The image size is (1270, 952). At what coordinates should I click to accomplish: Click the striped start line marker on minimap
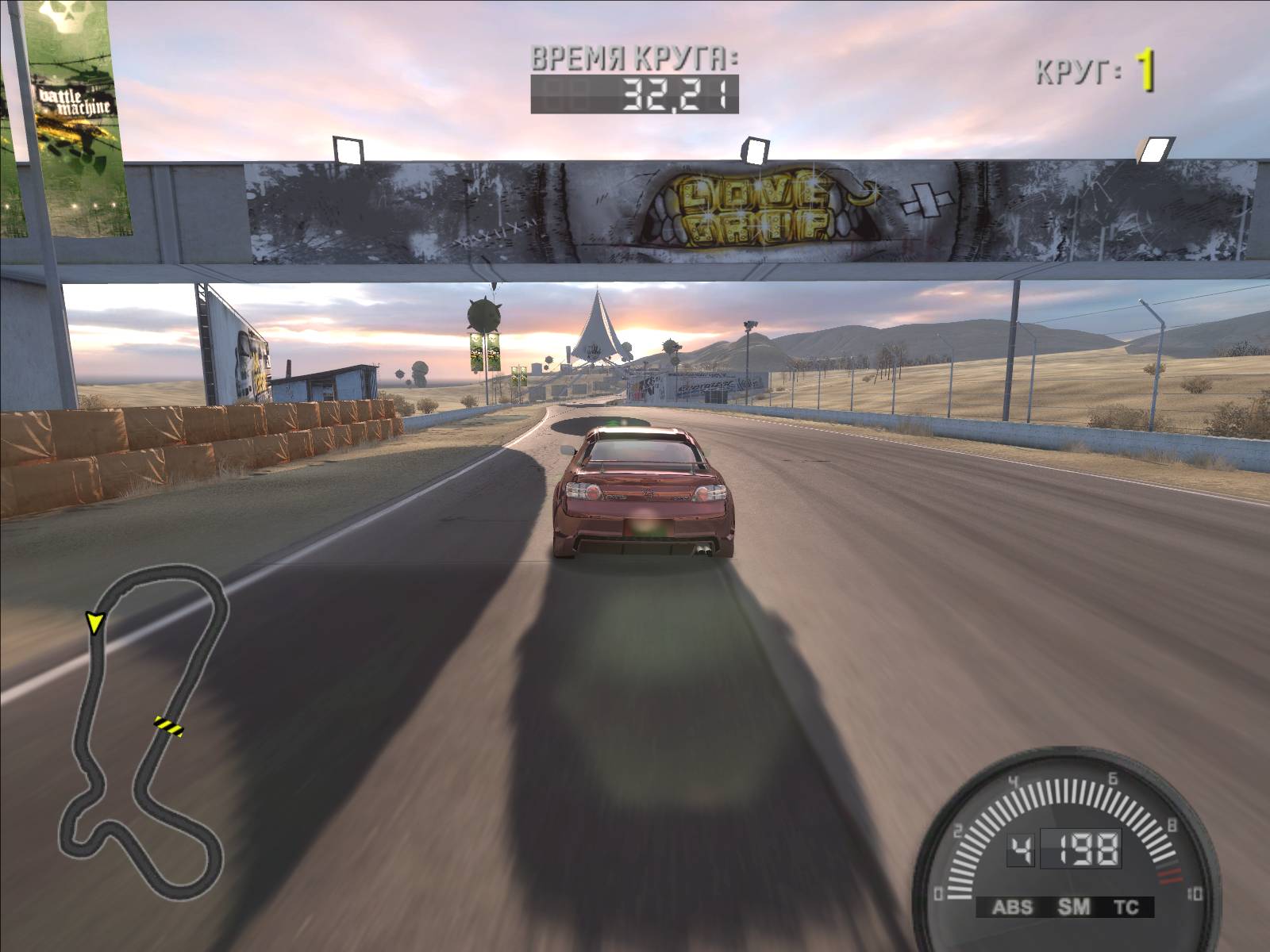pos(168,725)
